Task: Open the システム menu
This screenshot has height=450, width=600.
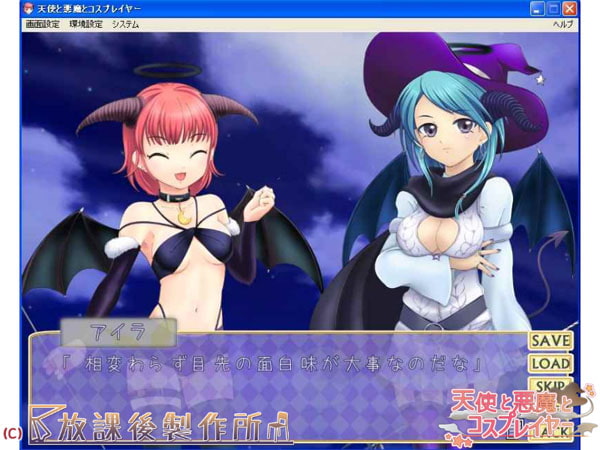Action: (x=126, y=23)
